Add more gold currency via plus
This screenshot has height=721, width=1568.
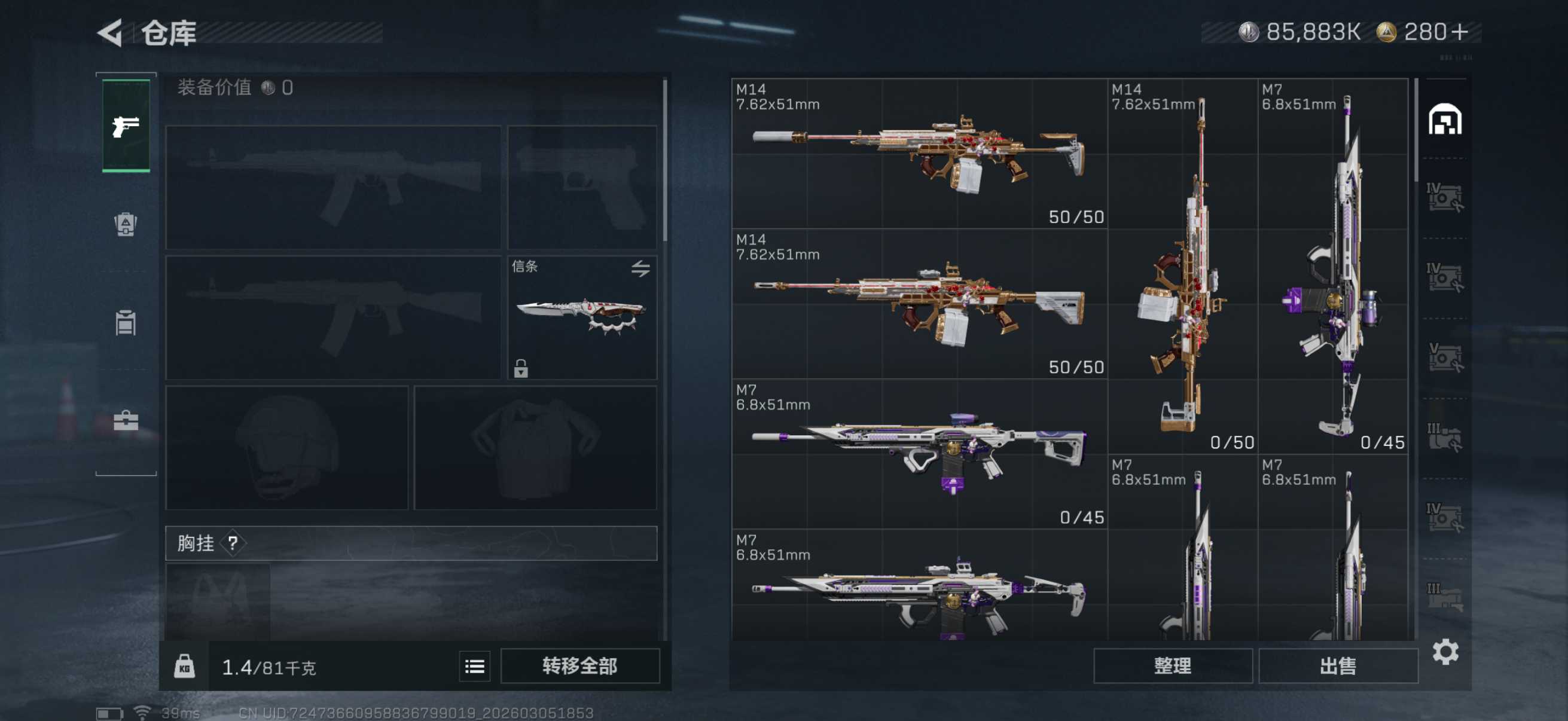[x=1460, y=32]
